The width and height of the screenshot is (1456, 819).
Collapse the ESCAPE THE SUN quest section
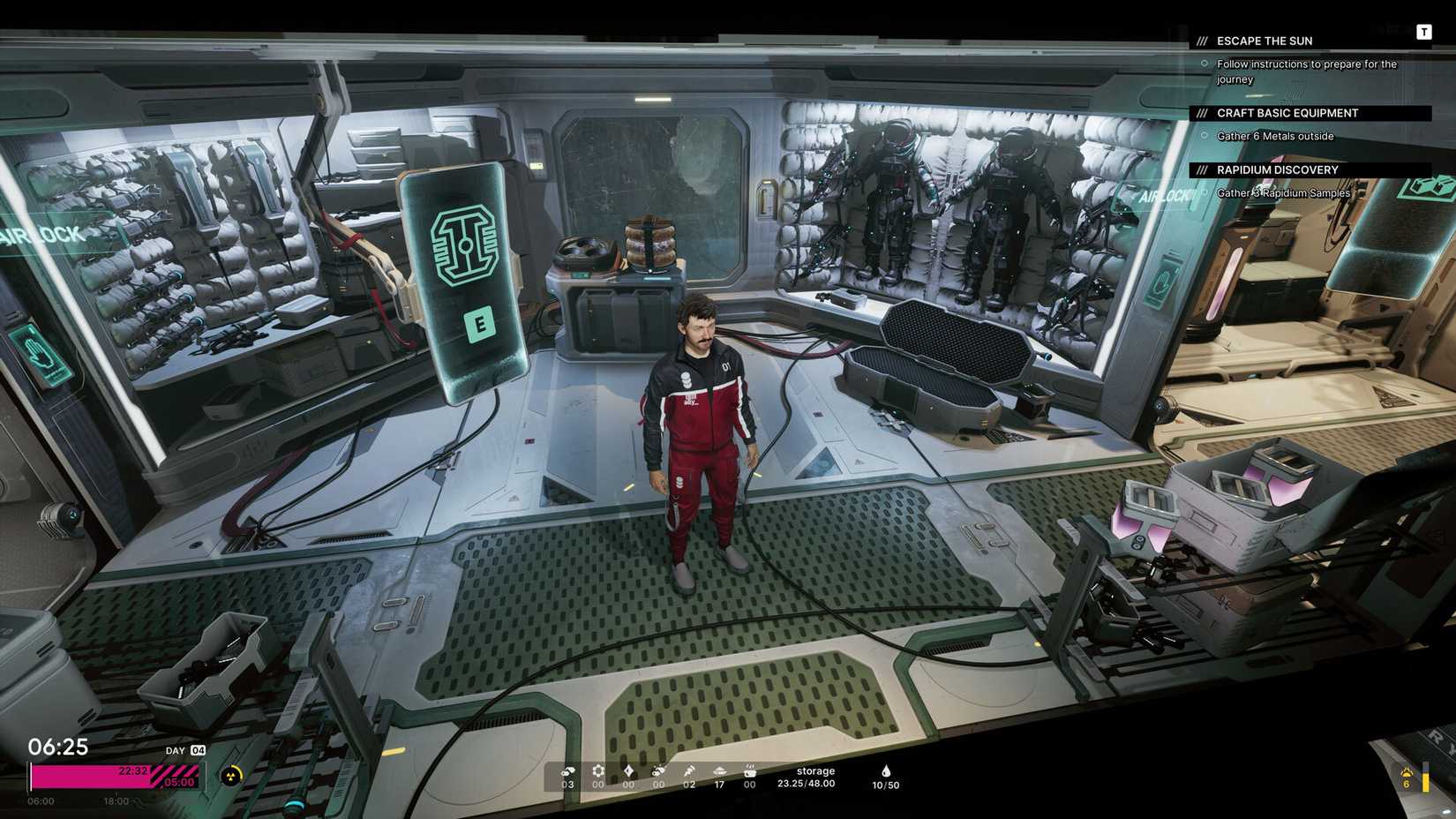tap(1264, 41)
